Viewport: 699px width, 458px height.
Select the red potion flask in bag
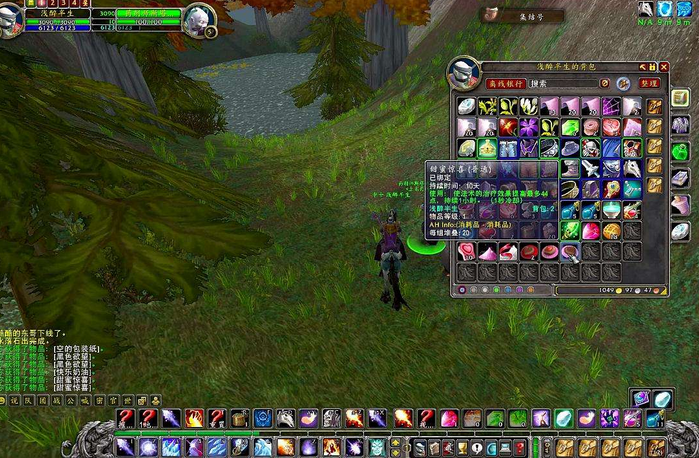[633, 210]
